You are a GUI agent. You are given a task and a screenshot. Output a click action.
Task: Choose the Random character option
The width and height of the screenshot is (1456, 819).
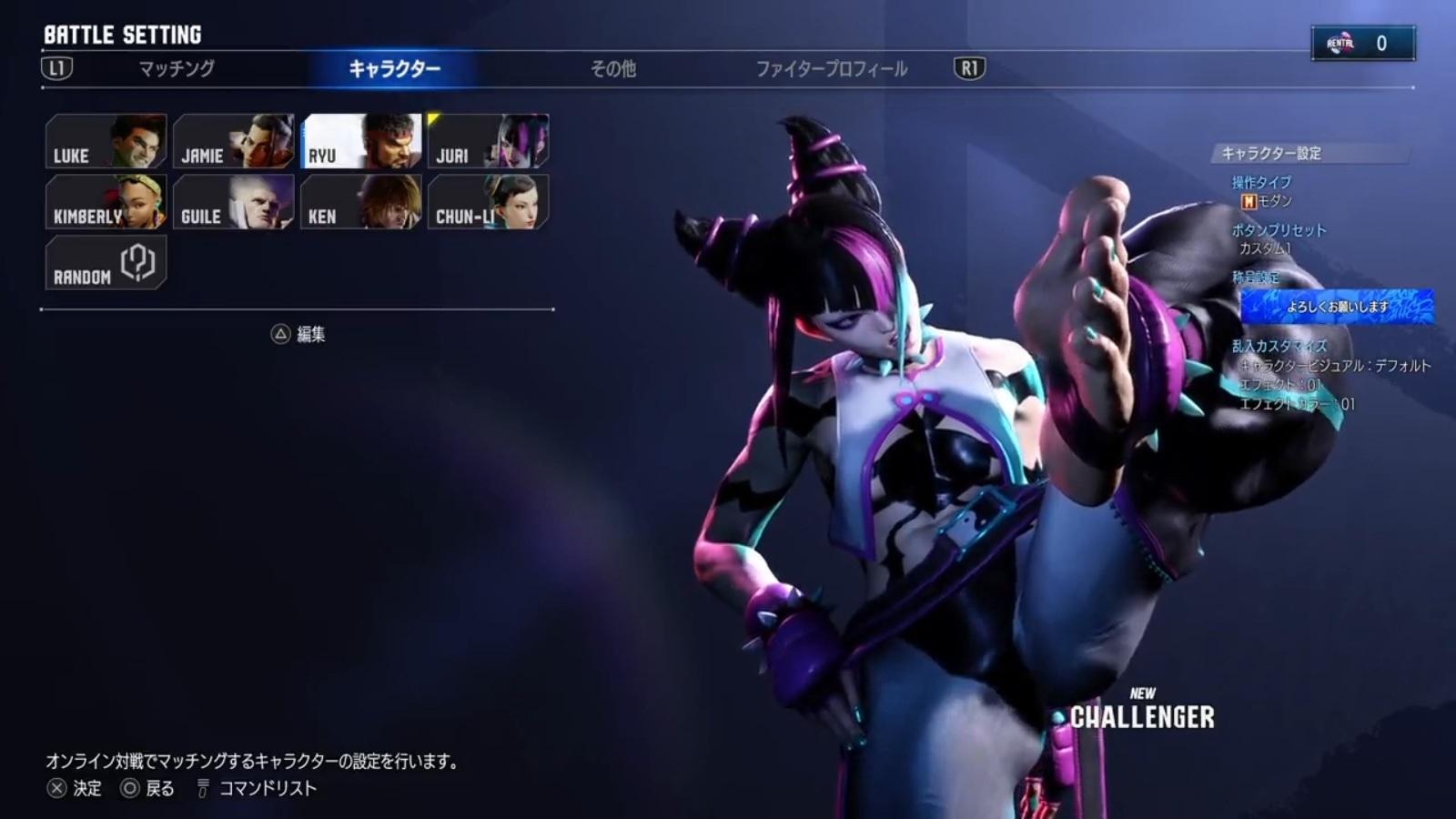[x=106, y=263]
